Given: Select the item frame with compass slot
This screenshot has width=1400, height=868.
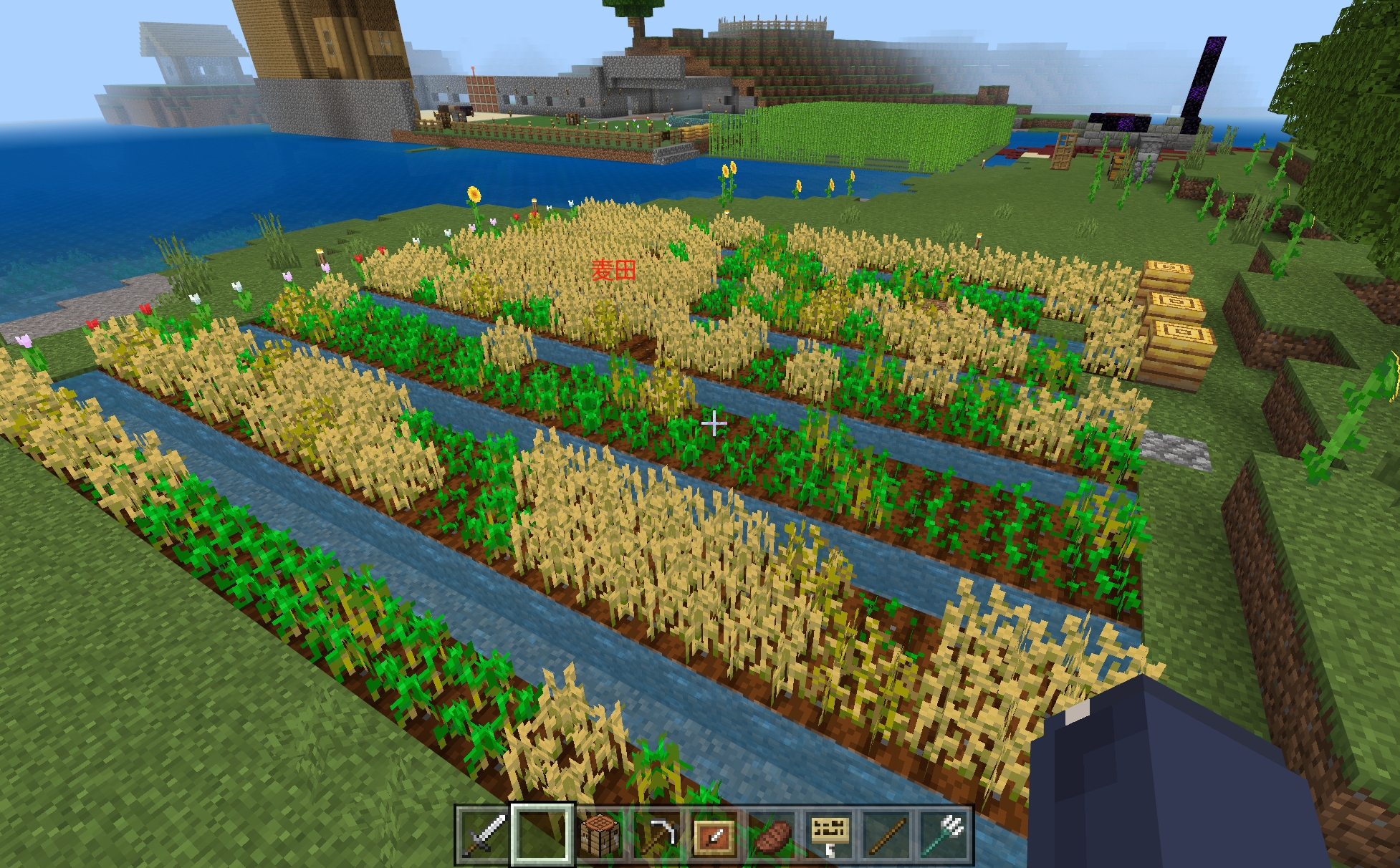Looking at the screenshot, I should pos(714,835).
